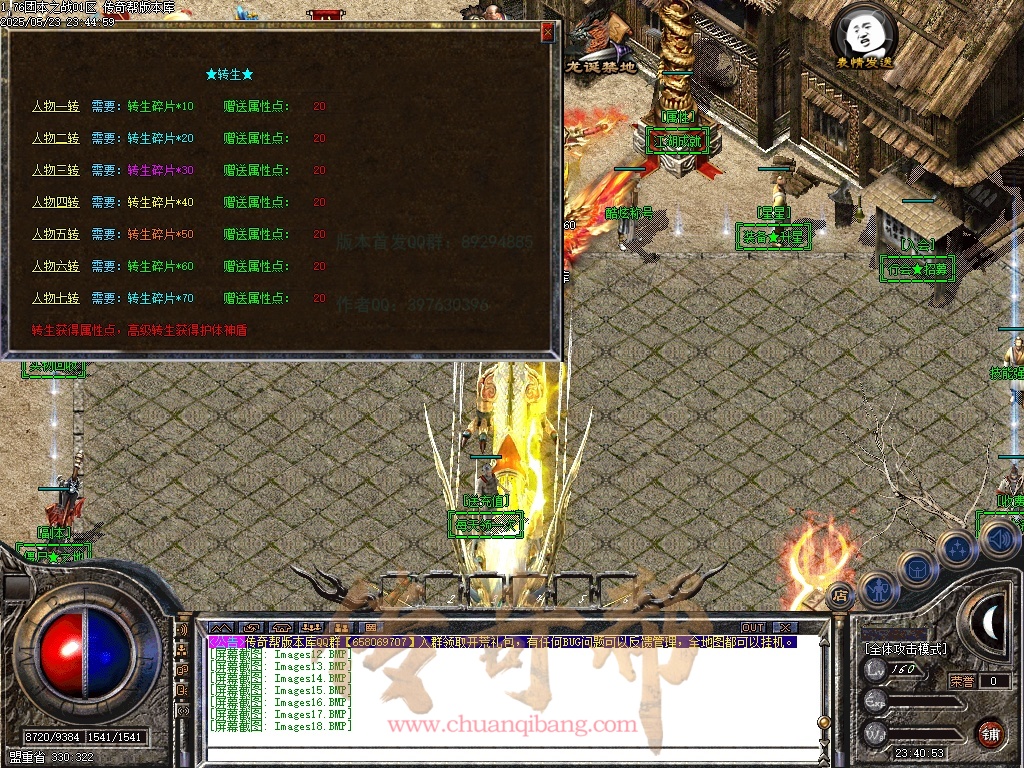Click the OUT button above chat
This screenshot has width=1024, height=768.
753,628
